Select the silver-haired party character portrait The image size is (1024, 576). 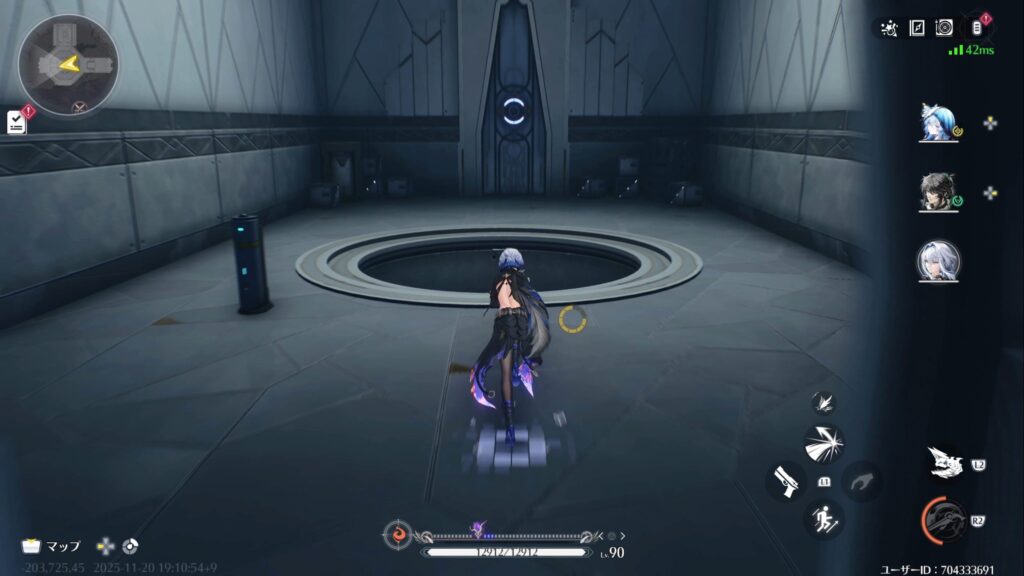click(x=939, y=261)
